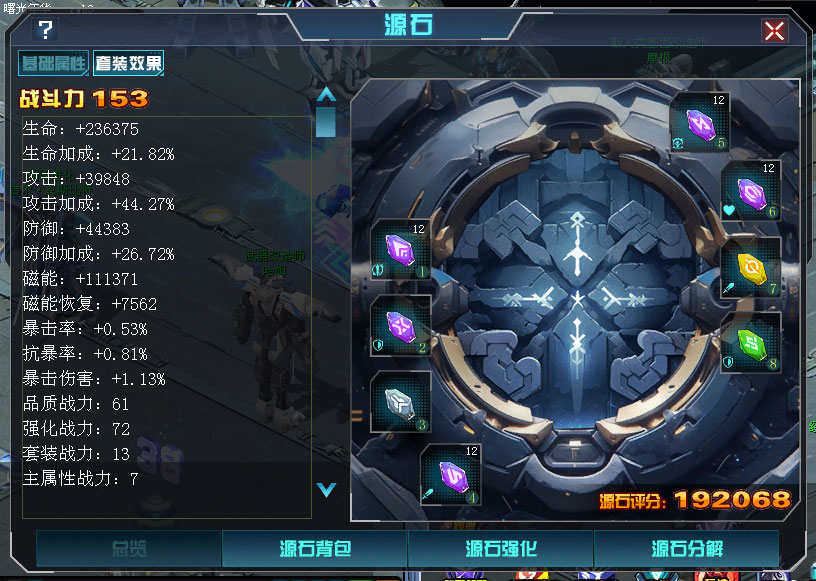Screen dimensions: 816x581
Task: Select the purple source stone in slot 4
Action: tap(450, 473)
